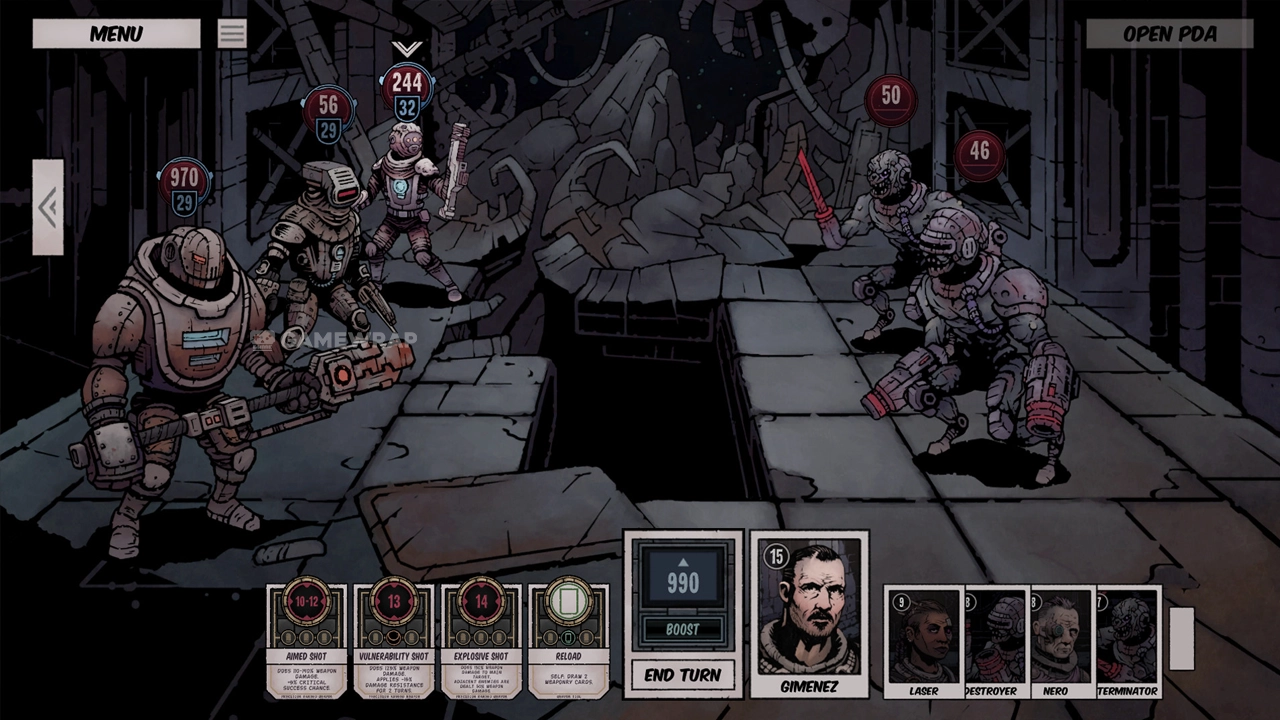
Task: Select the Vulnerability Shot card
Action: (x=393, y=641)
